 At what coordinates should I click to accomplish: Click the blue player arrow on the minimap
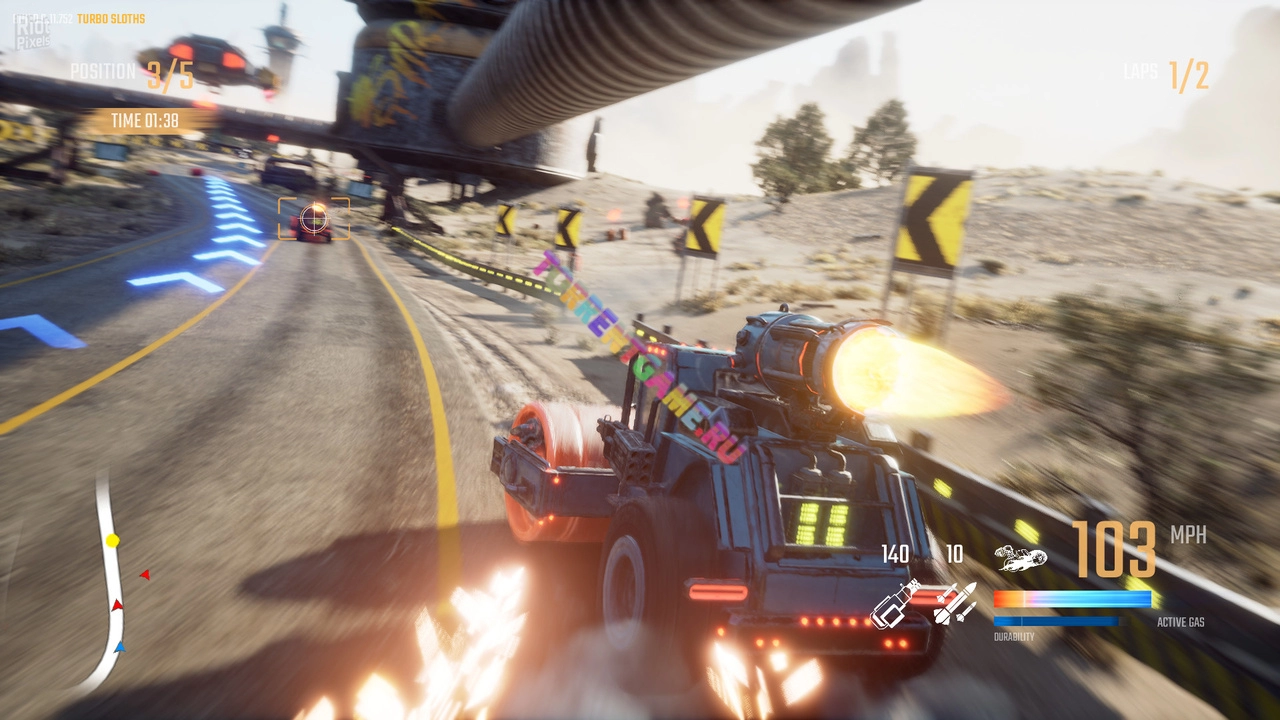pos(120,647)
